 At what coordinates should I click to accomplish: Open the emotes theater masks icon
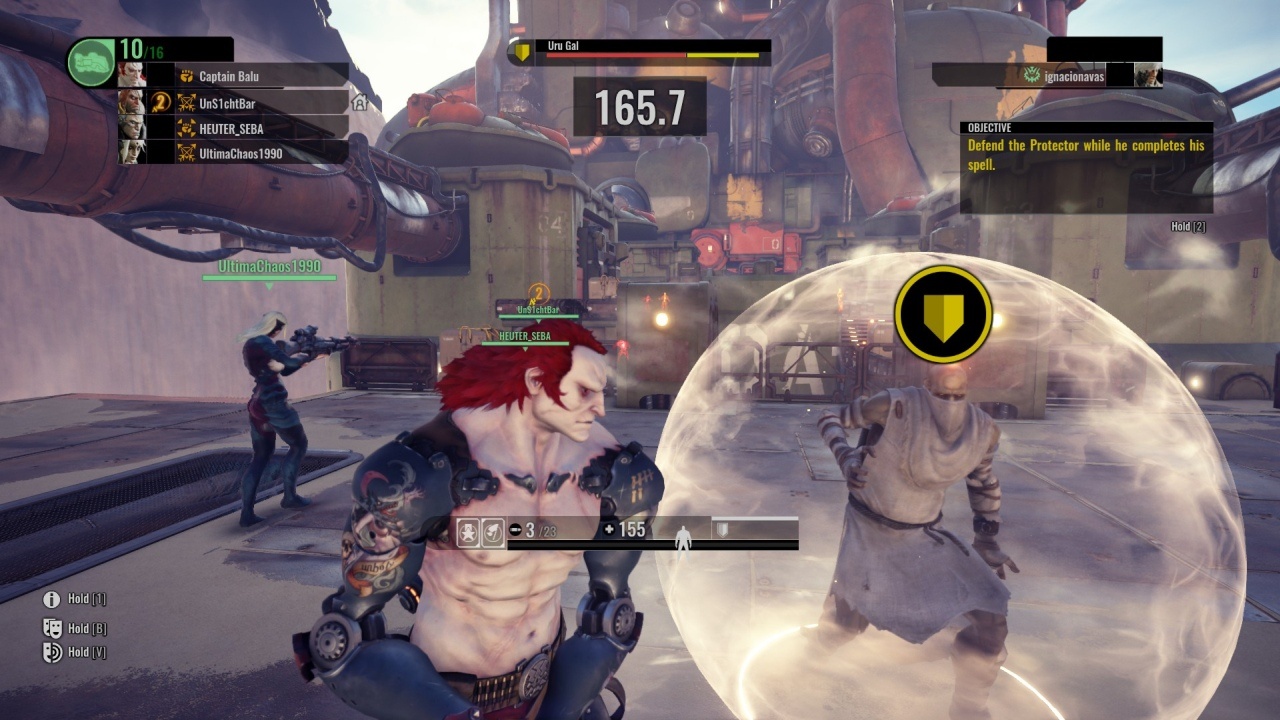[x=52, y=628]
